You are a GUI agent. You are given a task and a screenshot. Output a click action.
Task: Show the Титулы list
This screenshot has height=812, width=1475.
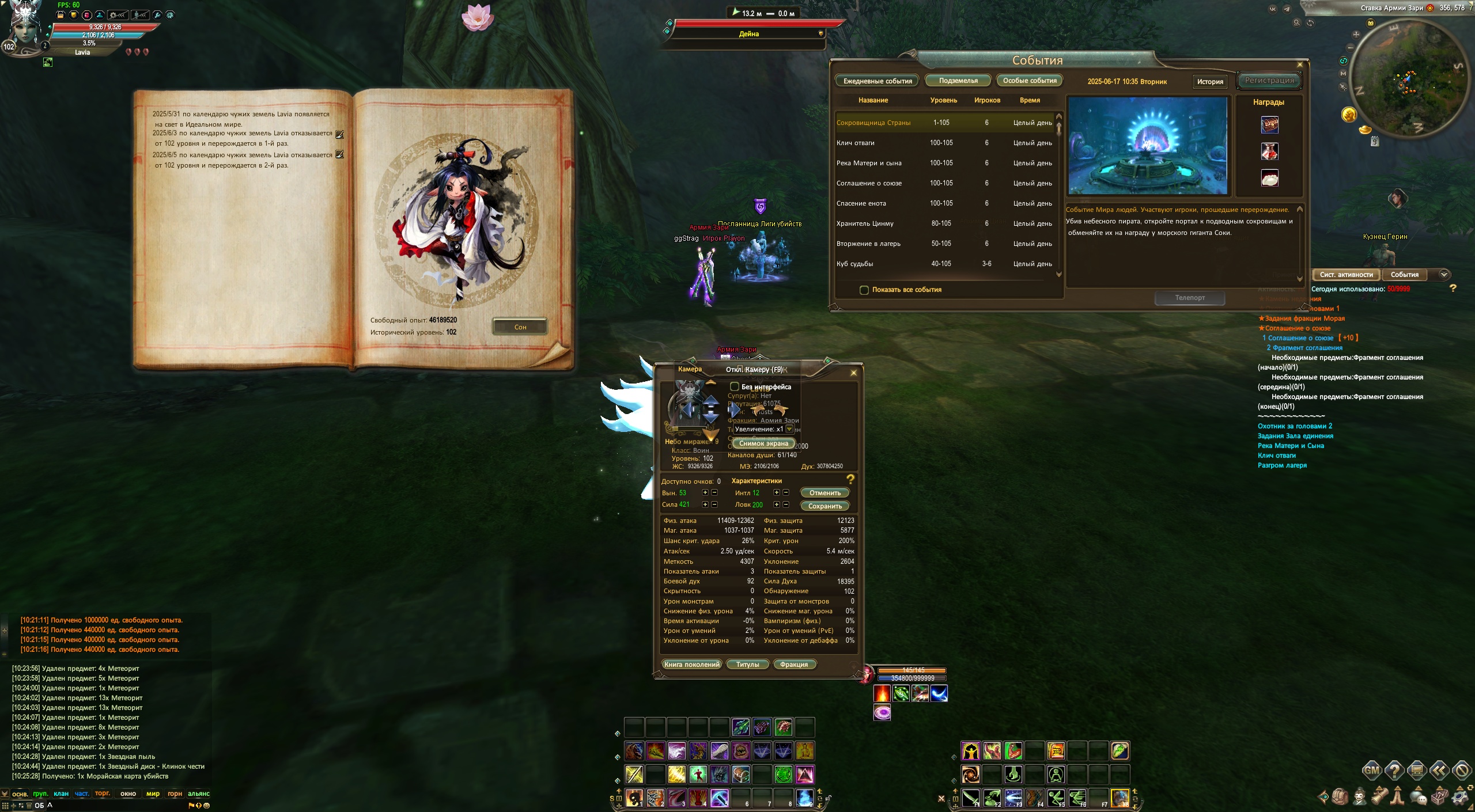(747, 665)
